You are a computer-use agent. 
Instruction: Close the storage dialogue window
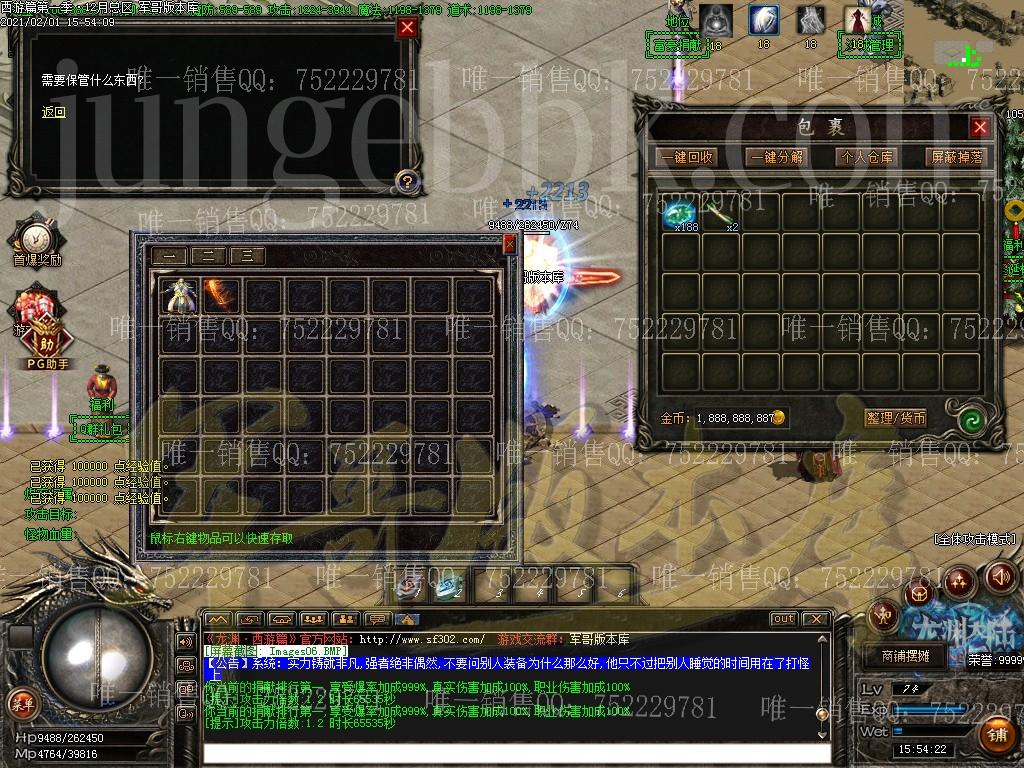(x=407, y=28)
